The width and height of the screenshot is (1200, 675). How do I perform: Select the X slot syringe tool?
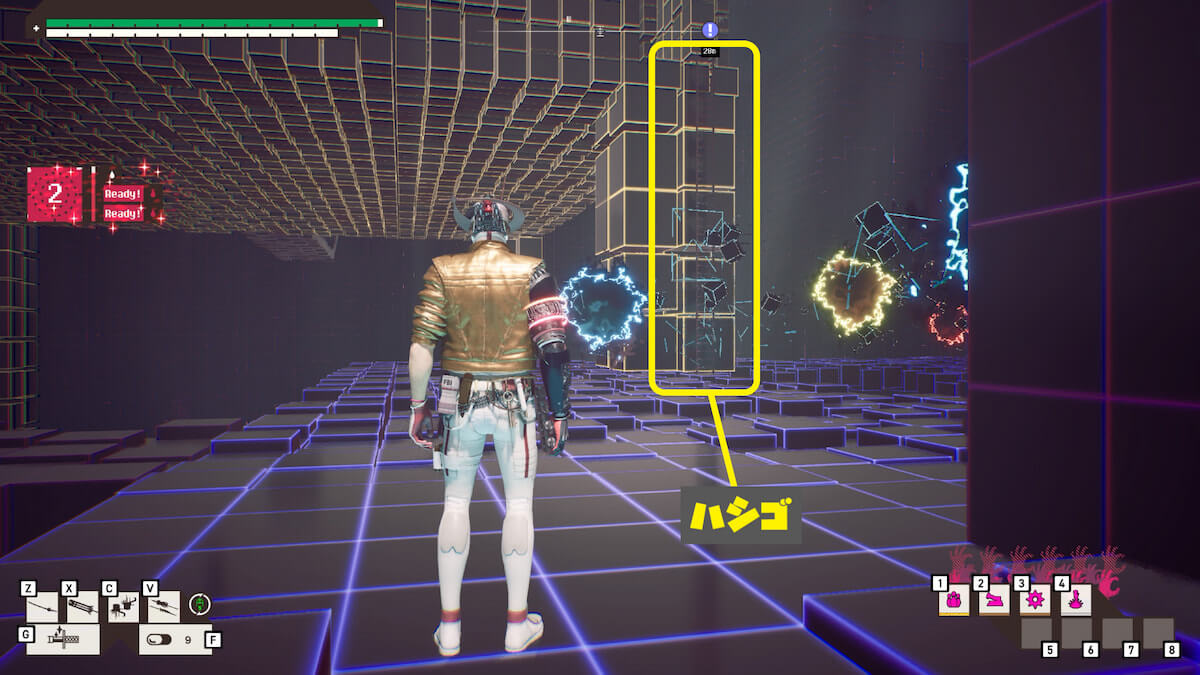click(82, 607)
